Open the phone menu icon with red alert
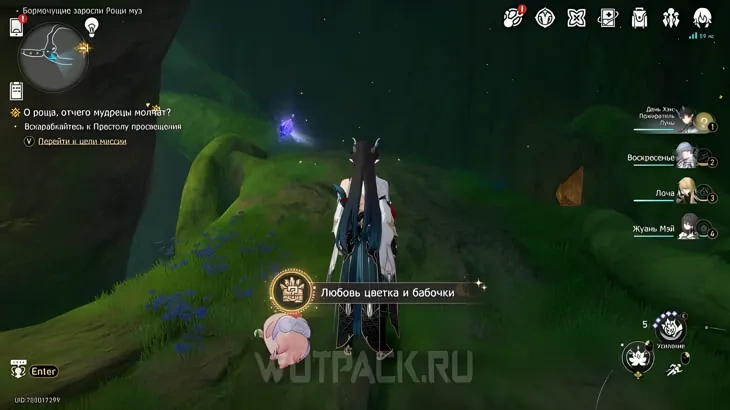 pyautogui.click(x=17, y=26)
